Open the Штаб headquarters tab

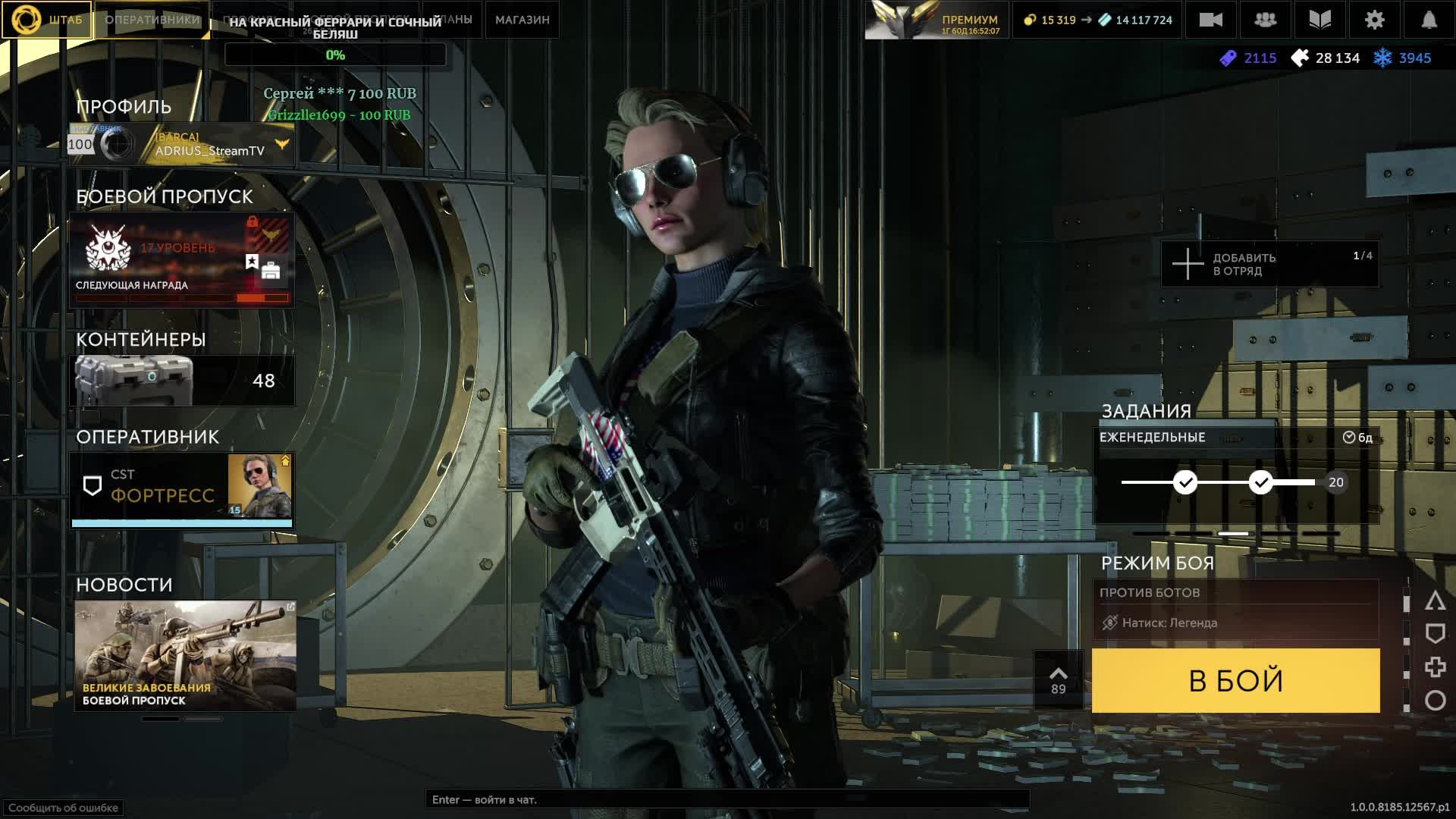pyautogui.click(x=47, y=20)
